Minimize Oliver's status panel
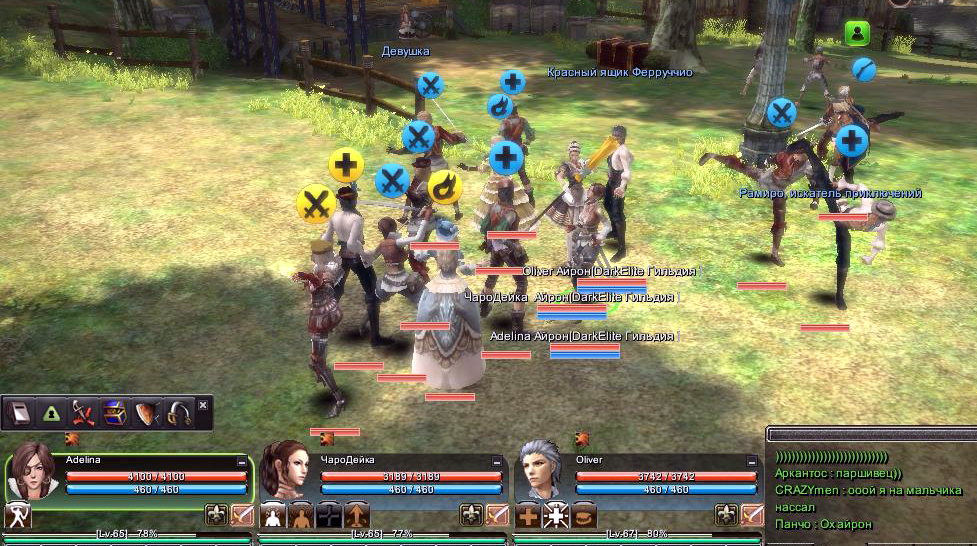The width and height of the screenshot is (977, 546). 753,462
